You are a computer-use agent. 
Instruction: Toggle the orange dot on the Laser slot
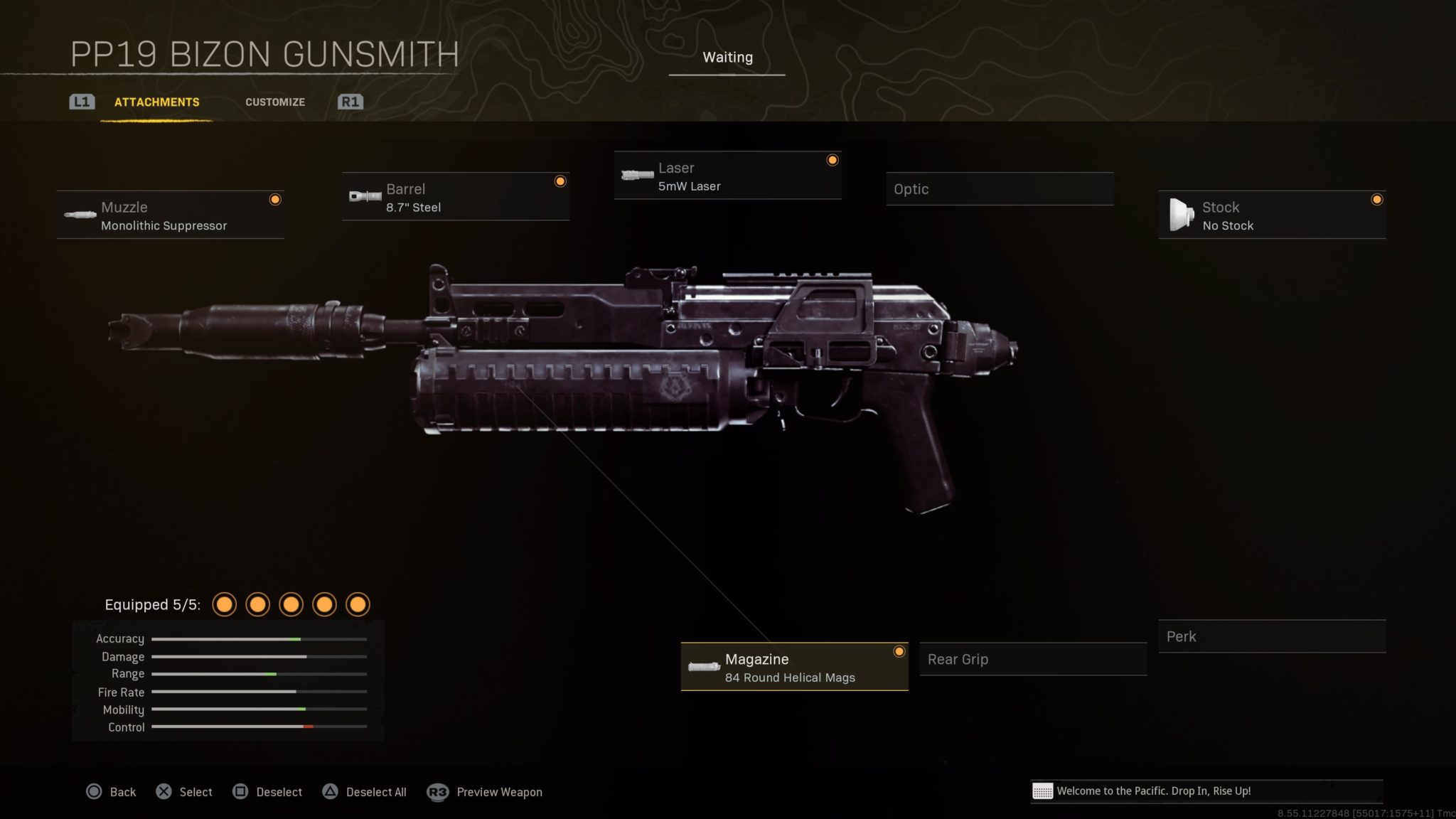(833, 161)
